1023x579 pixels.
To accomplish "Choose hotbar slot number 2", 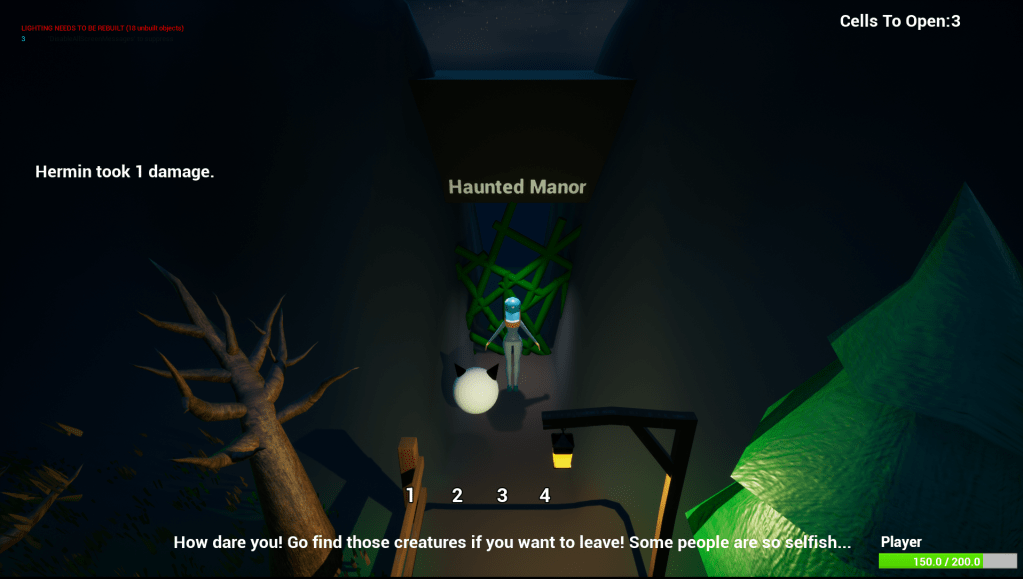I will click(457, 495).
